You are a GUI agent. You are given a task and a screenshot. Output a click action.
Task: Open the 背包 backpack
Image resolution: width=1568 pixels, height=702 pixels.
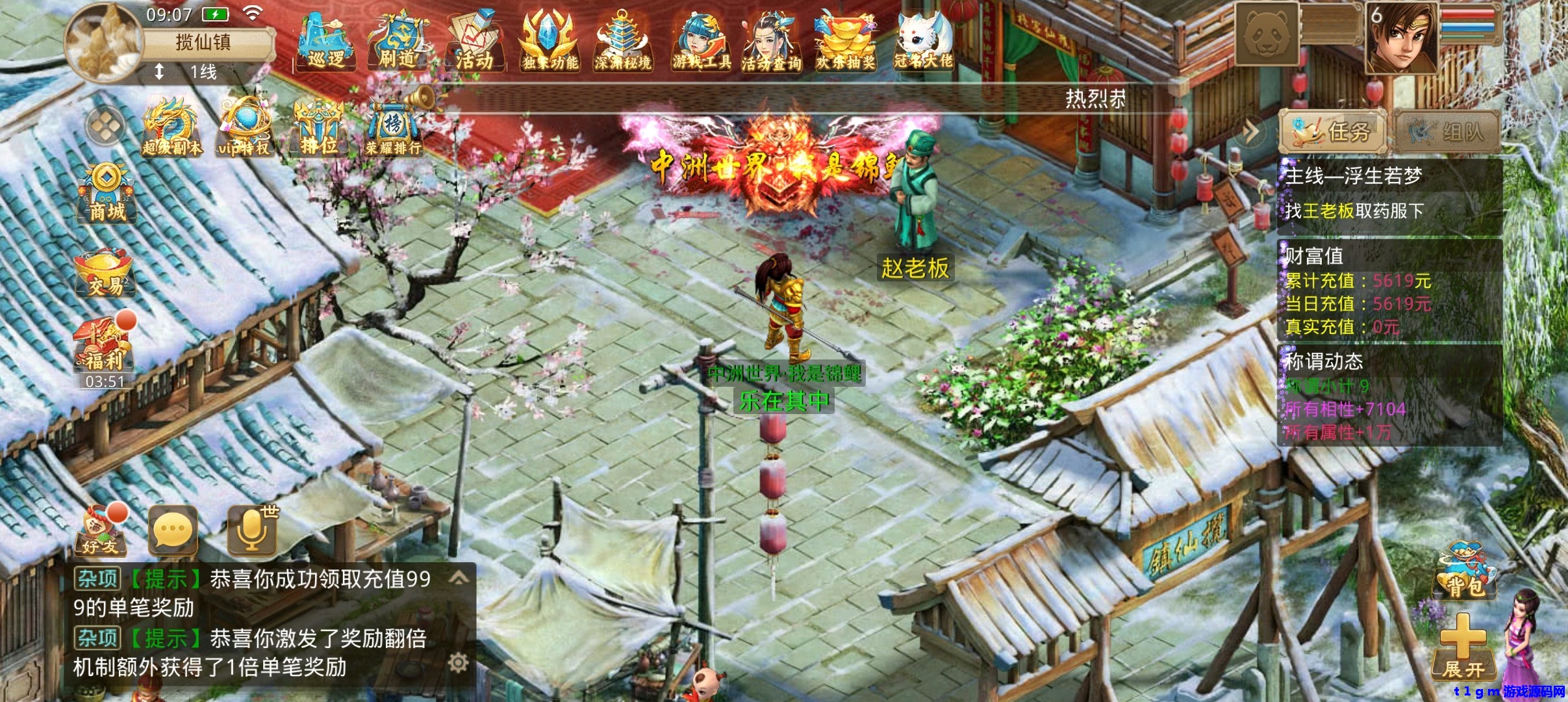(1465, 570)
